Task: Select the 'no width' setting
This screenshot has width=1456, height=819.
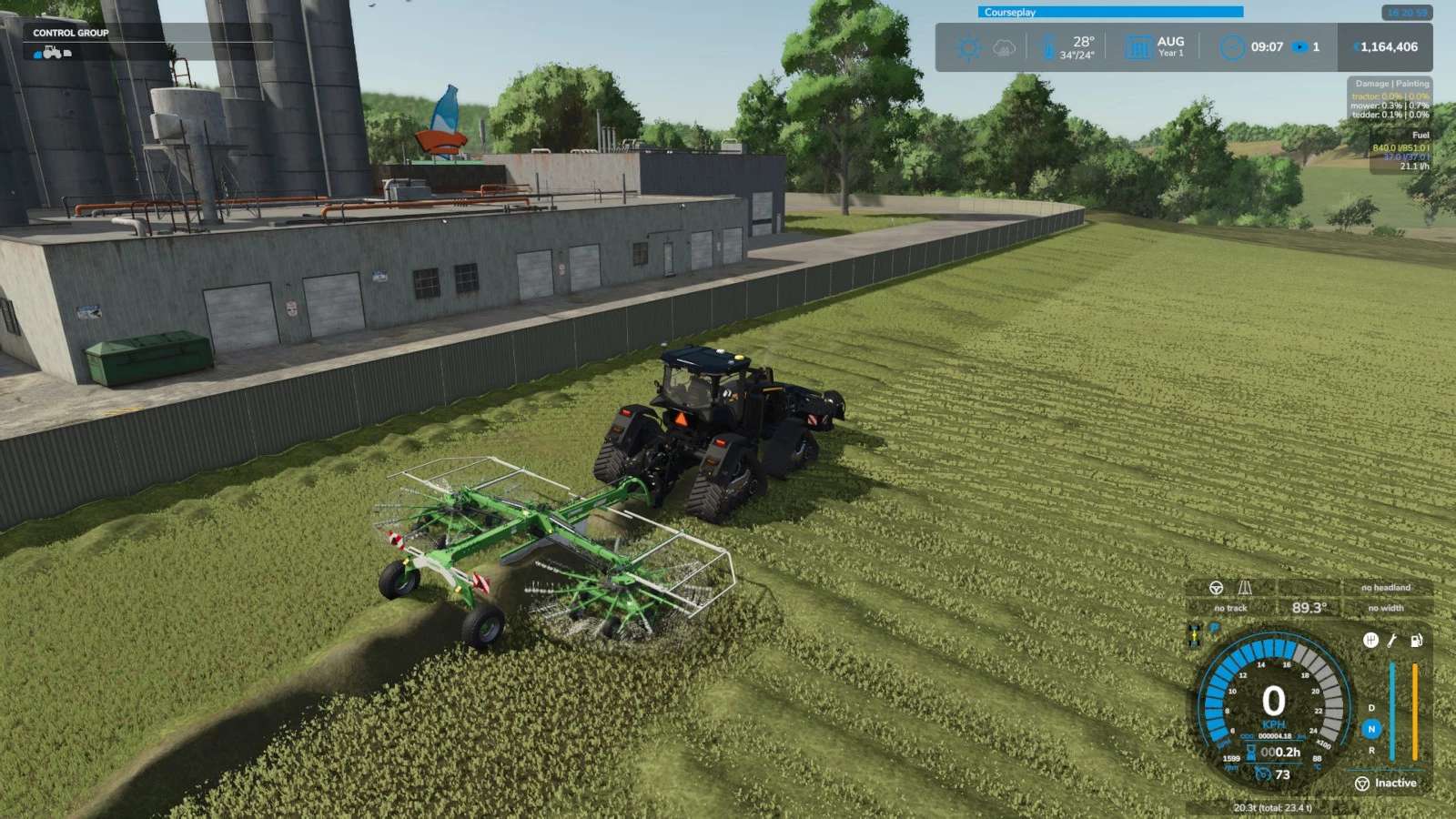Action: [x=1385, y=608]
